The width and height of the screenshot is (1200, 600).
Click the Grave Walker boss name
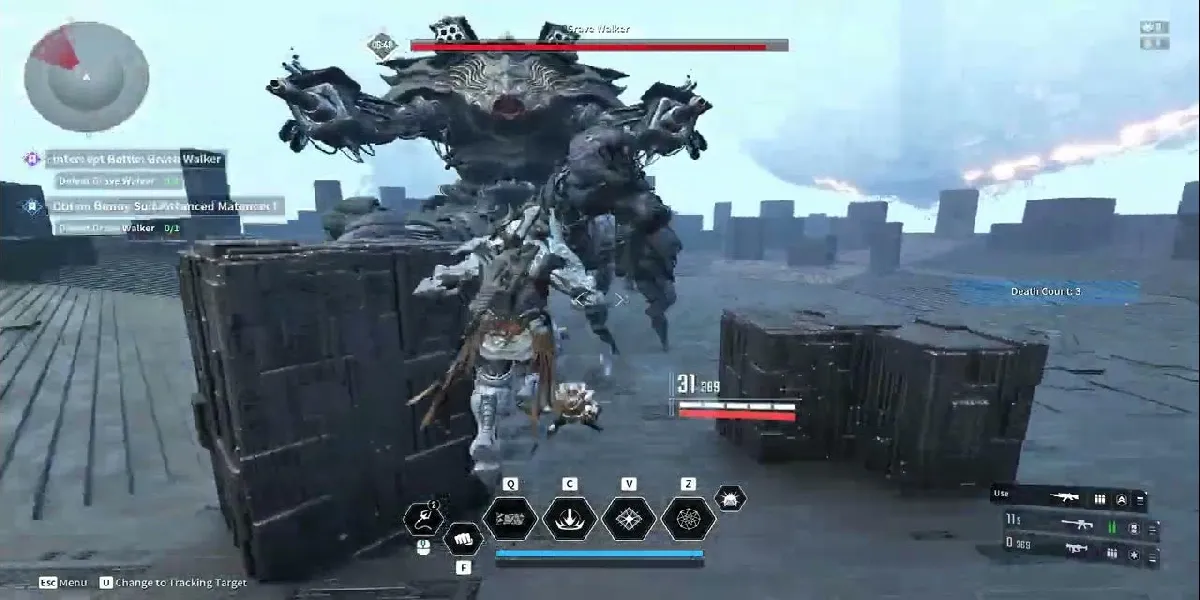coord(598,30)
